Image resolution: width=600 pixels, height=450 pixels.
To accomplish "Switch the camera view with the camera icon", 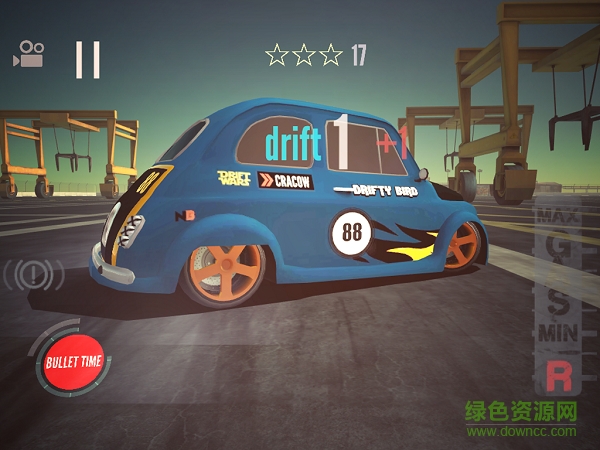I will [x=28, y=54].
